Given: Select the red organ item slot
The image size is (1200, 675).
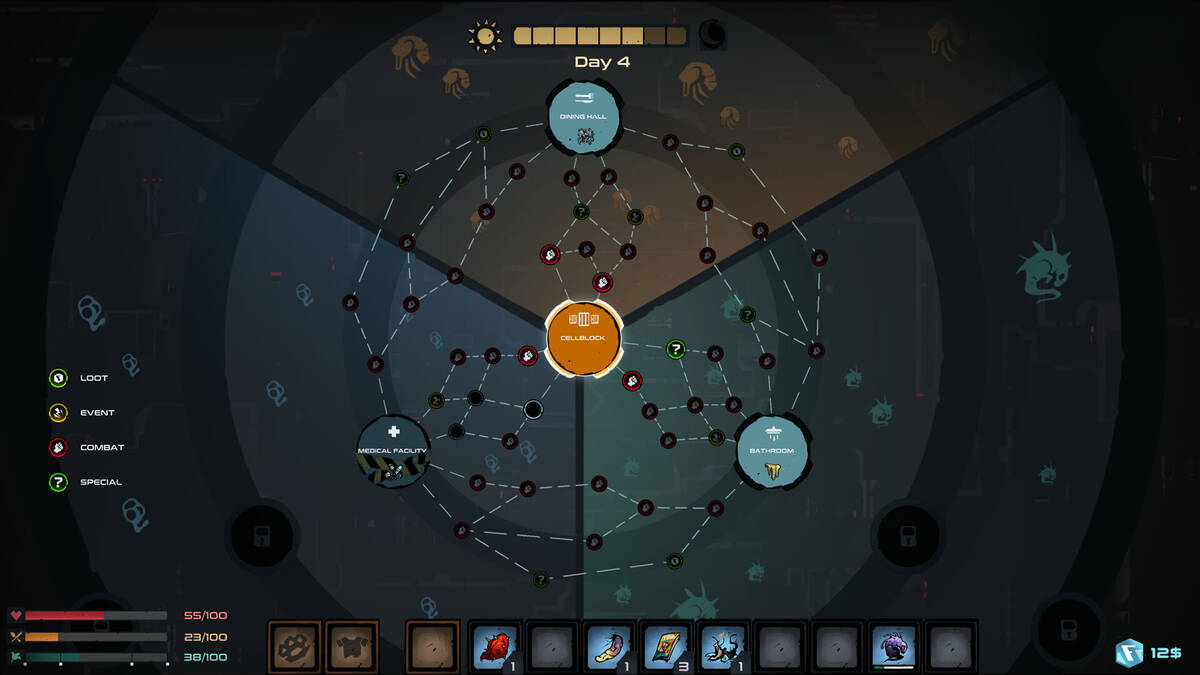Looking at the screenshot, I should [x=495, y=646].
